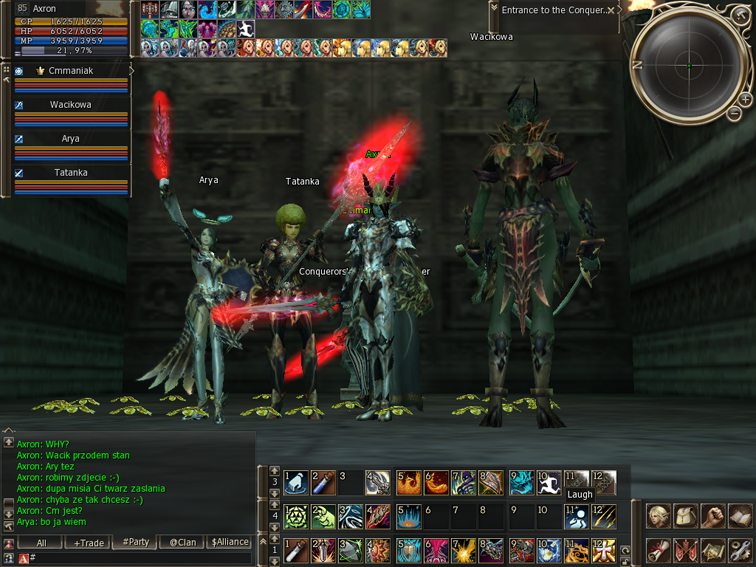Open the +Trade chat tab
Screen dimensions: 756x567
(x=88, y=542)
